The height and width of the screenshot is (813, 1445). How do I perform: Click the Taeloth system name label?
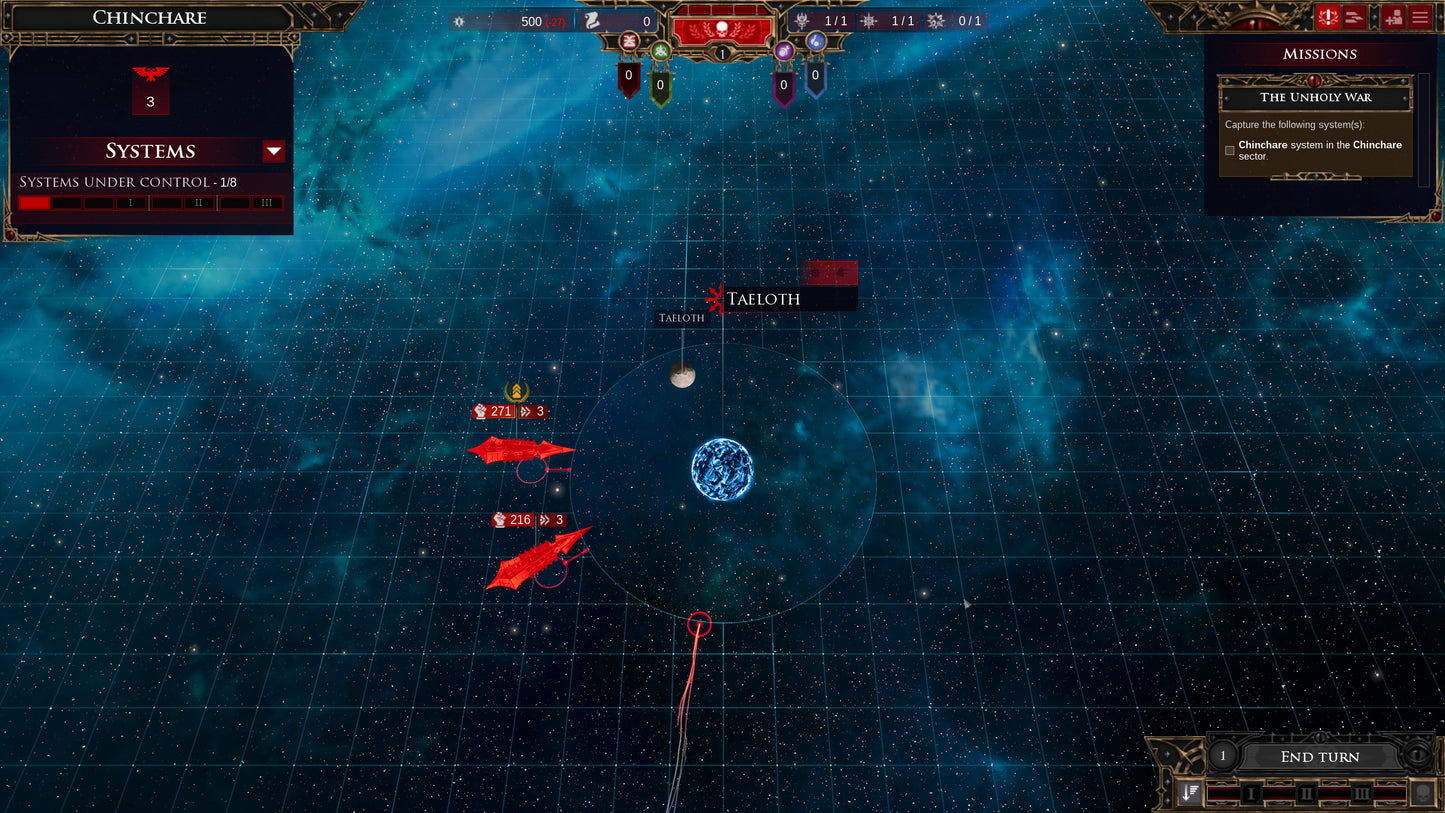tap(764, 298)
